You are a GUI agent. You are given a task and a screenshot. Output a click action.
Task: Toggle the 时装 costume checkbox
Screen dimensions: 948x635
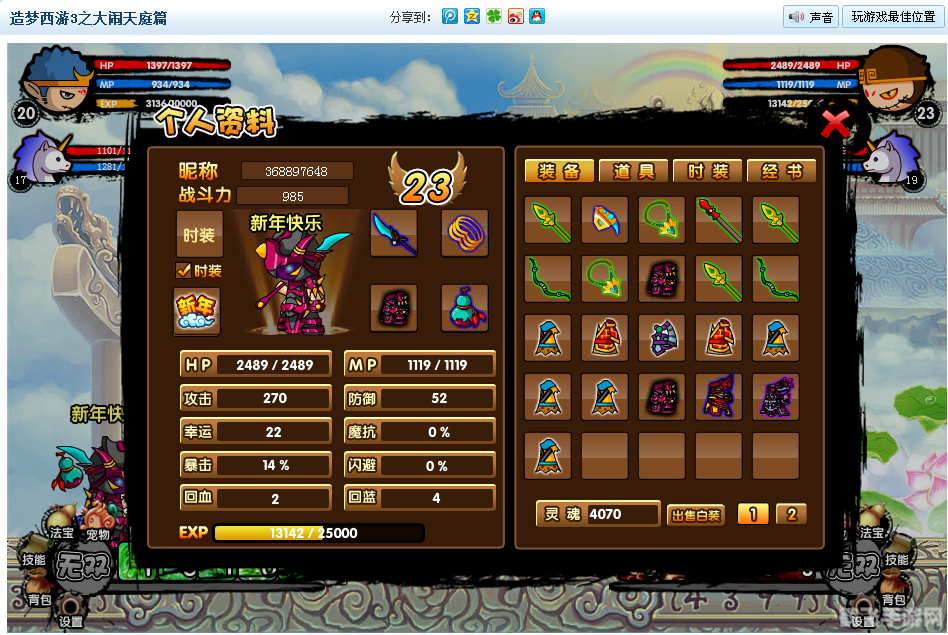pyautogui.click(x=183, y=270)
